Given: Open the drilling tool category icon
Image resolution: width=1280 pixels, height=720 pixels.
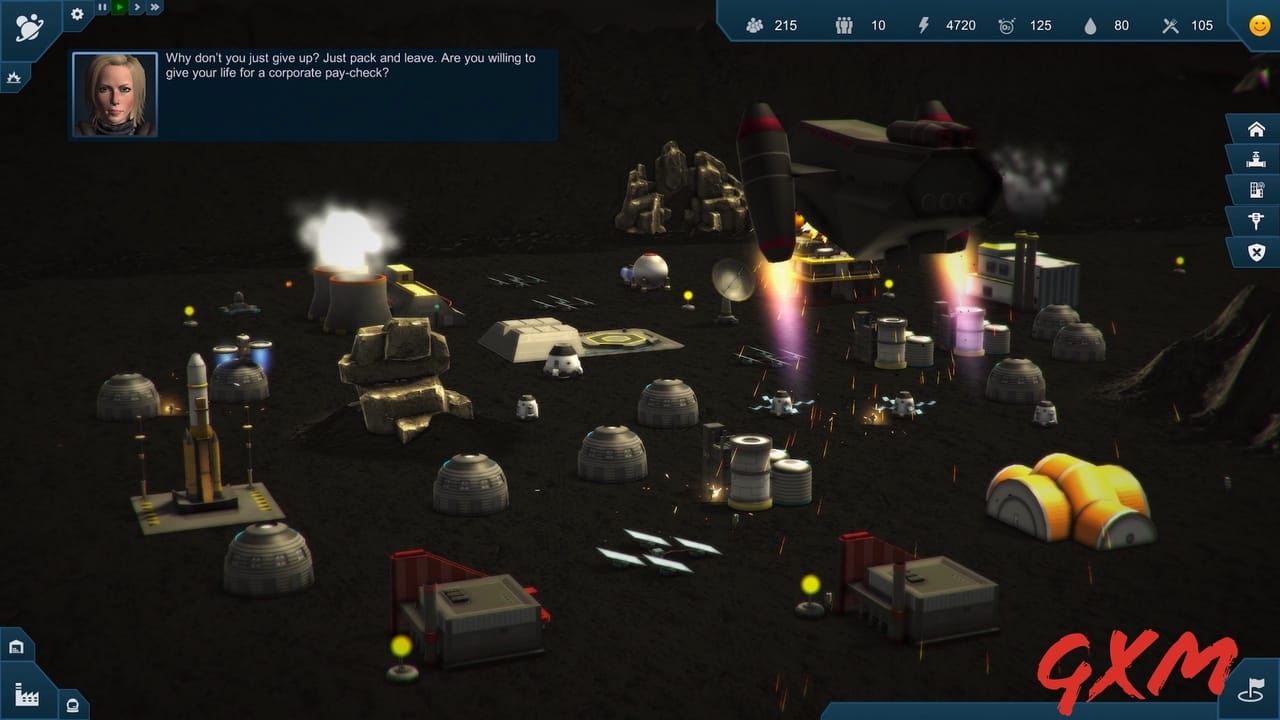Looking at the screenshot, I should (x=1256, y=220).
